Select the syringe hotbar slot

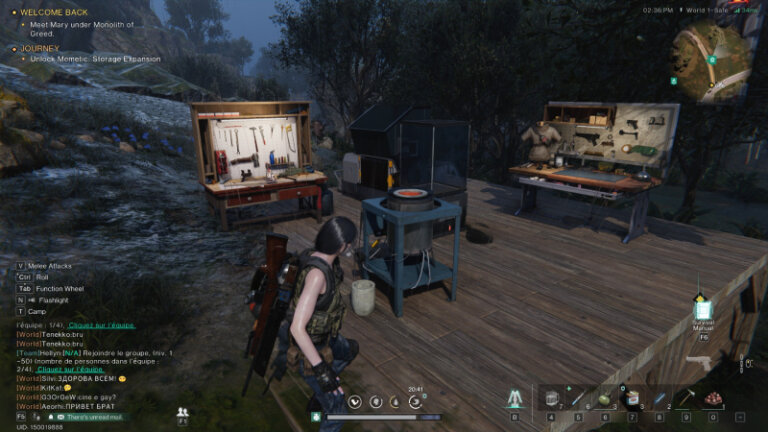[x=578, y=399]
